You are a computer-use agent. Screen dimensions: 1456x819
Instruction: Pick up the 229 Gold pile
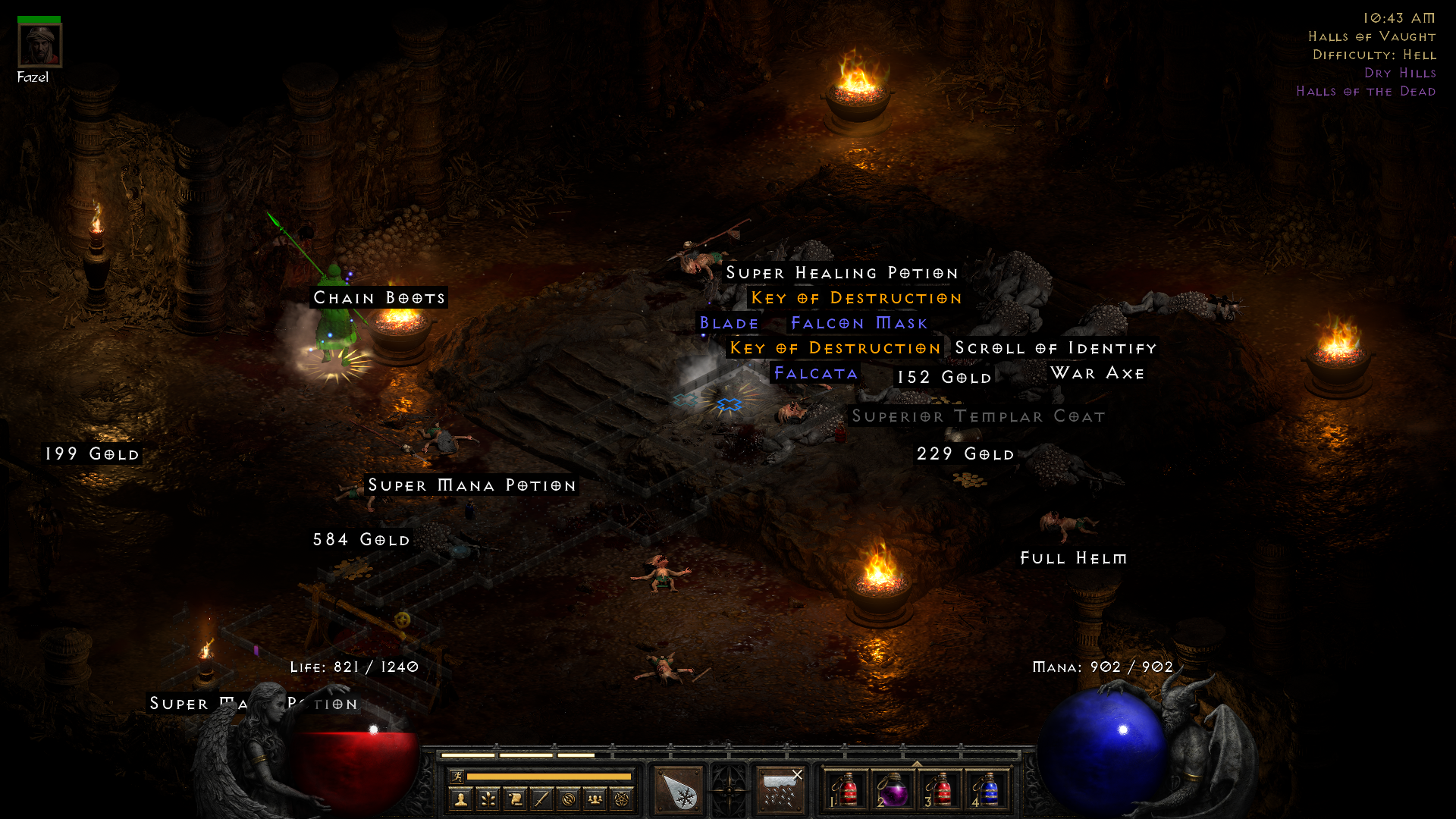965,453
